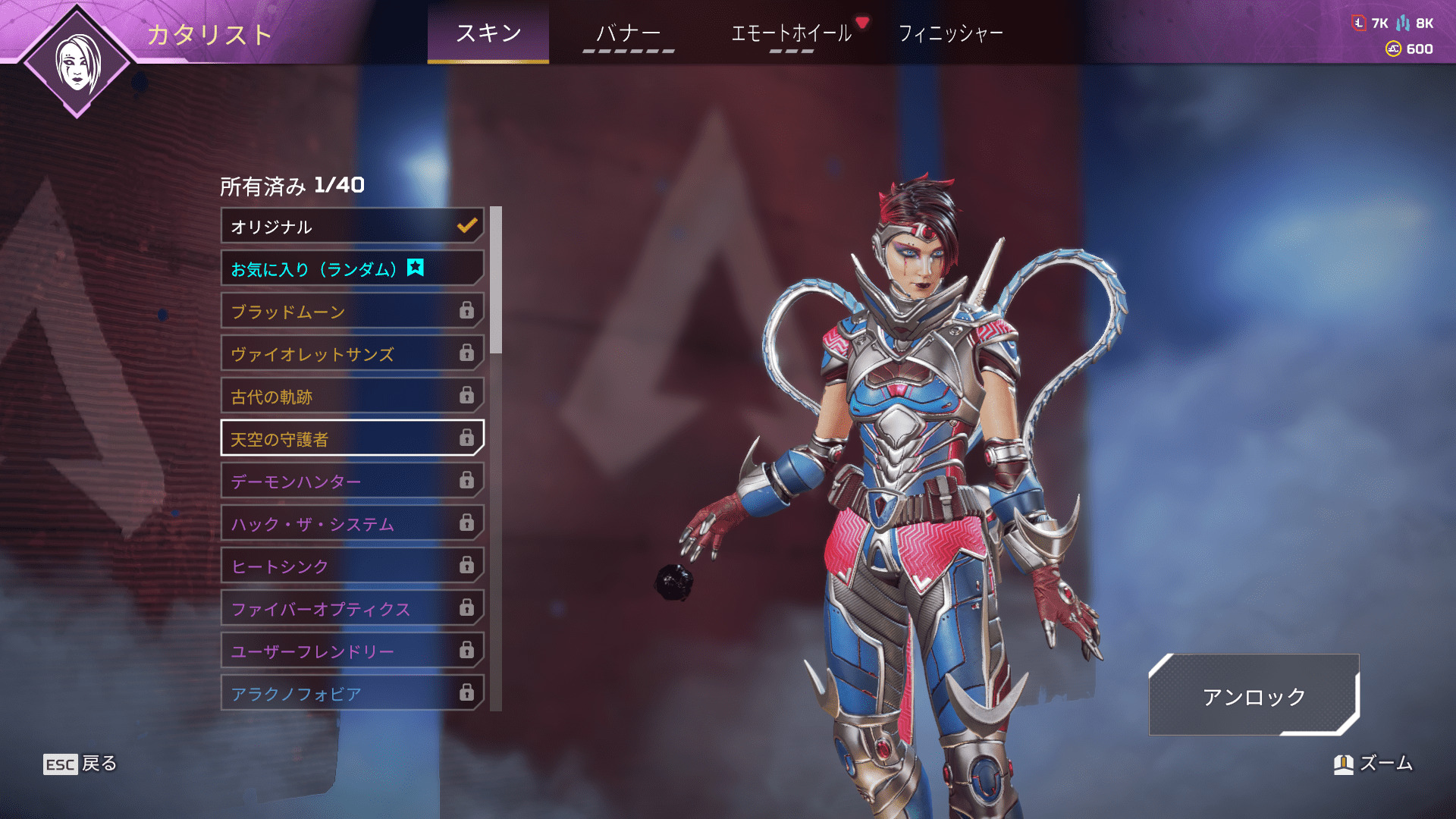The height and width of the screenshot is (819, 1456).
Task: Show the フィニッシャー tab
Action: pos(950,33)
